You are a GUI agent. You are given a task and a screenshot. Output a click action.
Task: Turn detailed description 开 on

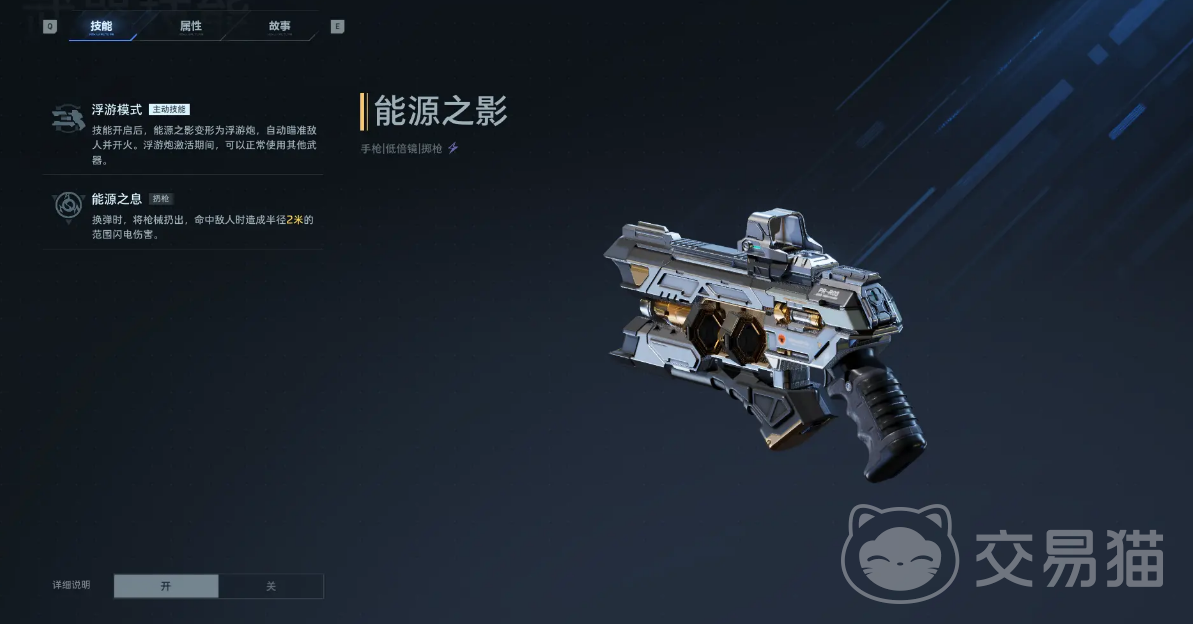pyautogui.click(x=166, y=586)
